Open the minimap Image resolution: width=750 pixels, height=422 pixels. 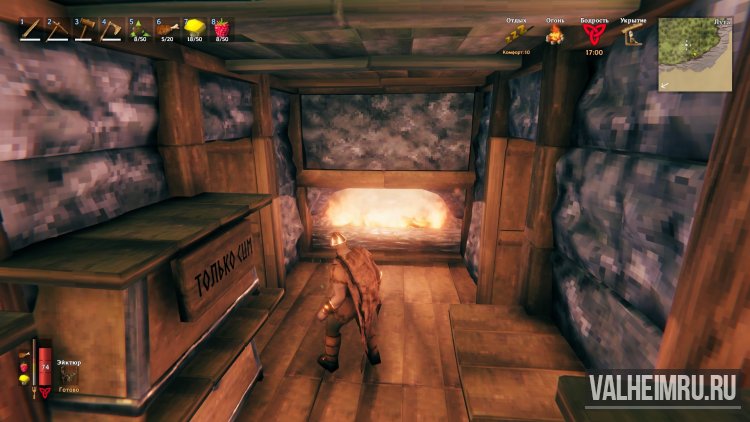(x=696, y=53)
